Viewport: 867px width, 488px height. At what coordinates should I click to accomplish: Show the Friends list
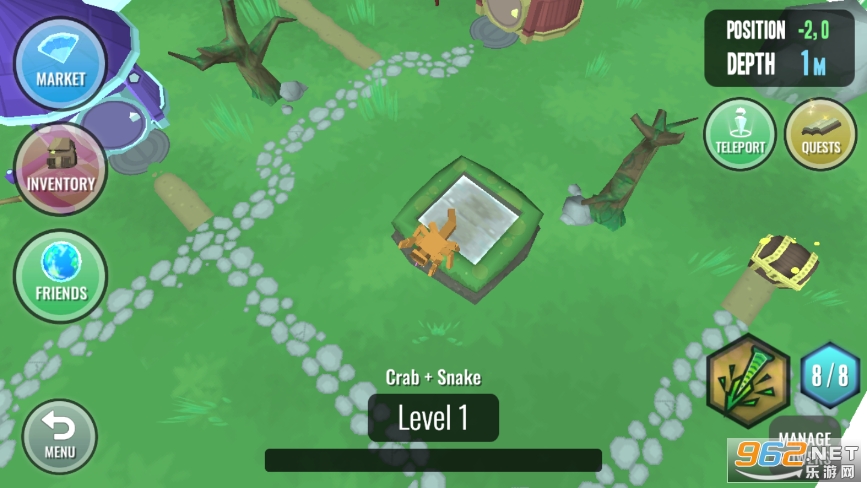(x=60, y=277)
